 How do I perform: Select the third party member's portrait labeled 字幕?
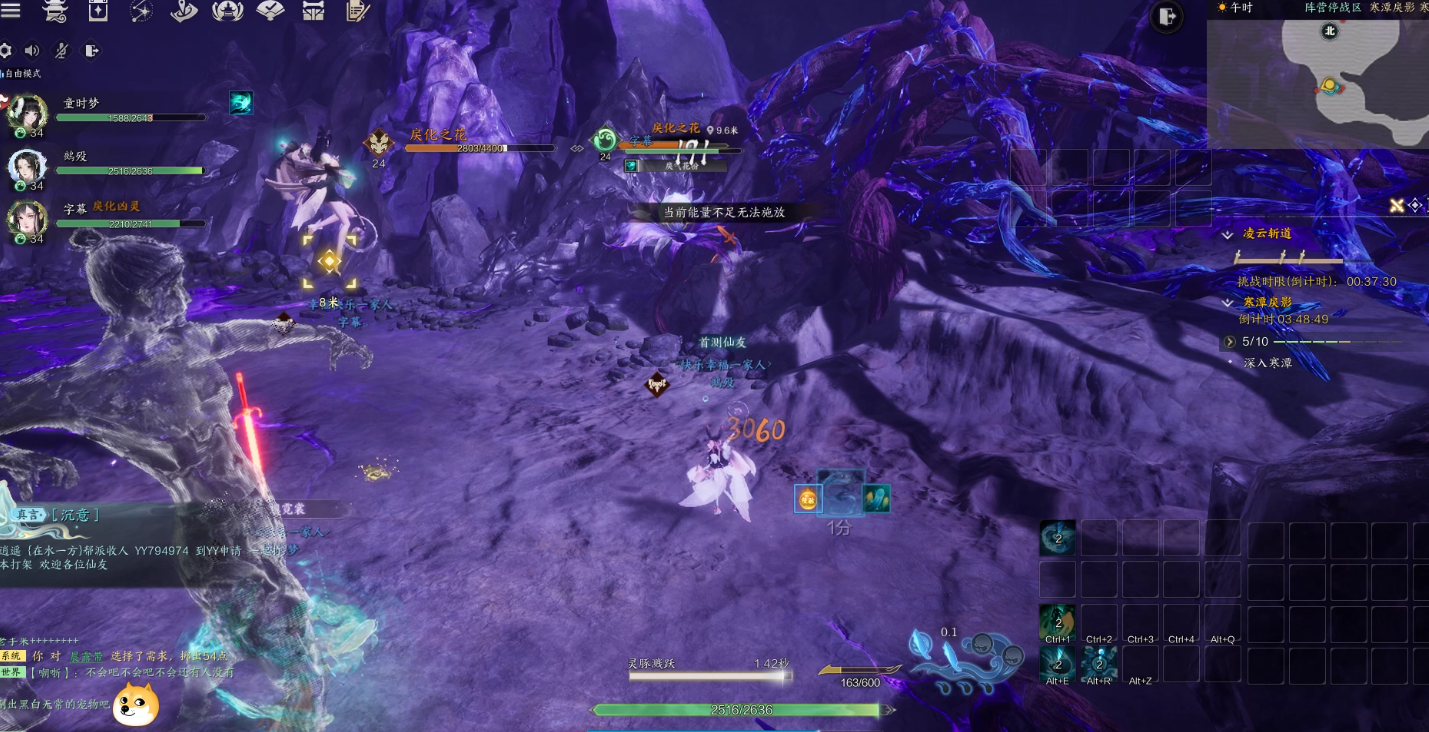[28, 221]
